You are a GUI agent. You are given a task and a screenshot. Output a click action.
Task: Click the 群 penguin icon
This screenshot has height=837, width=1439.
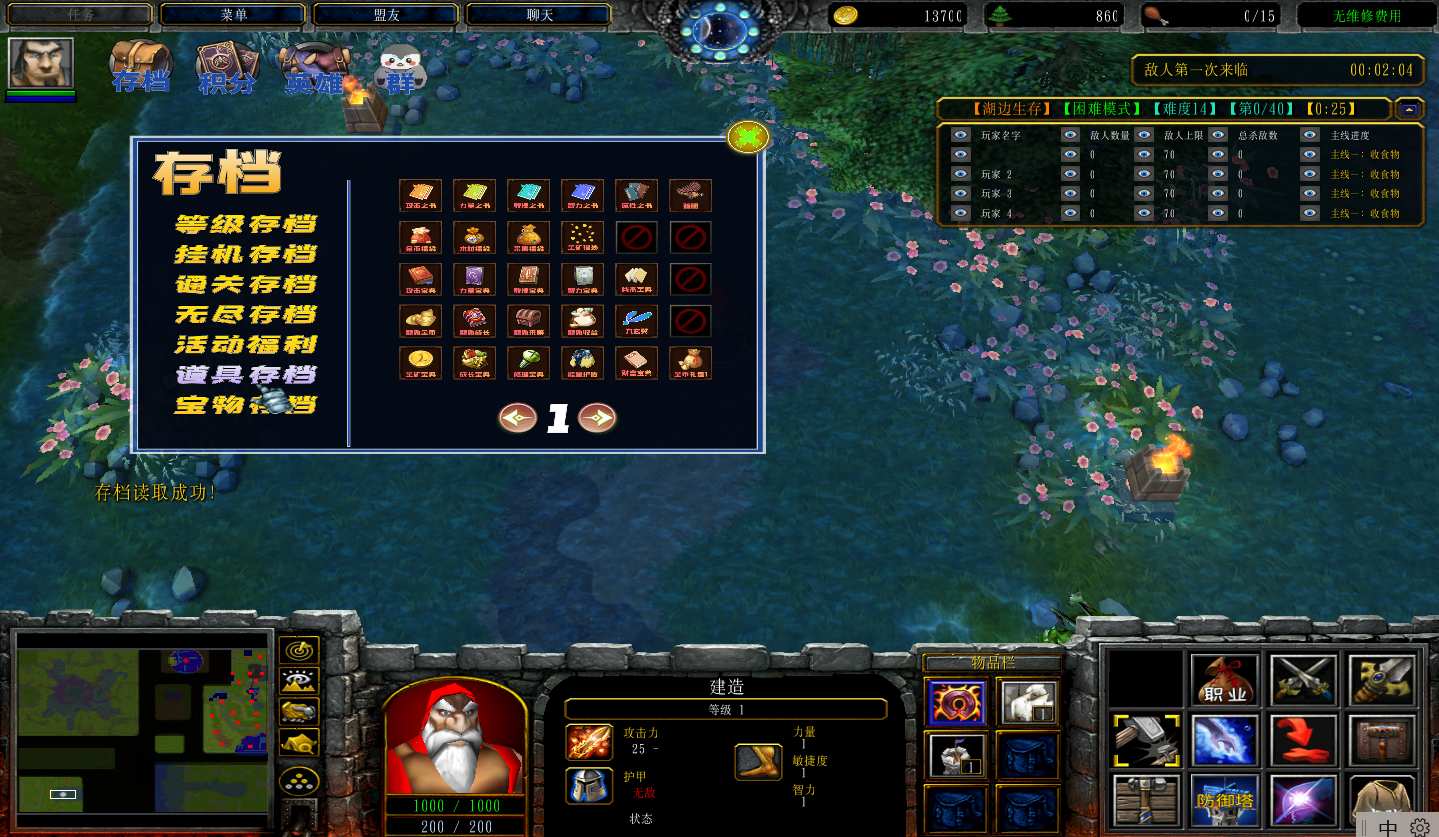[401, 68]
